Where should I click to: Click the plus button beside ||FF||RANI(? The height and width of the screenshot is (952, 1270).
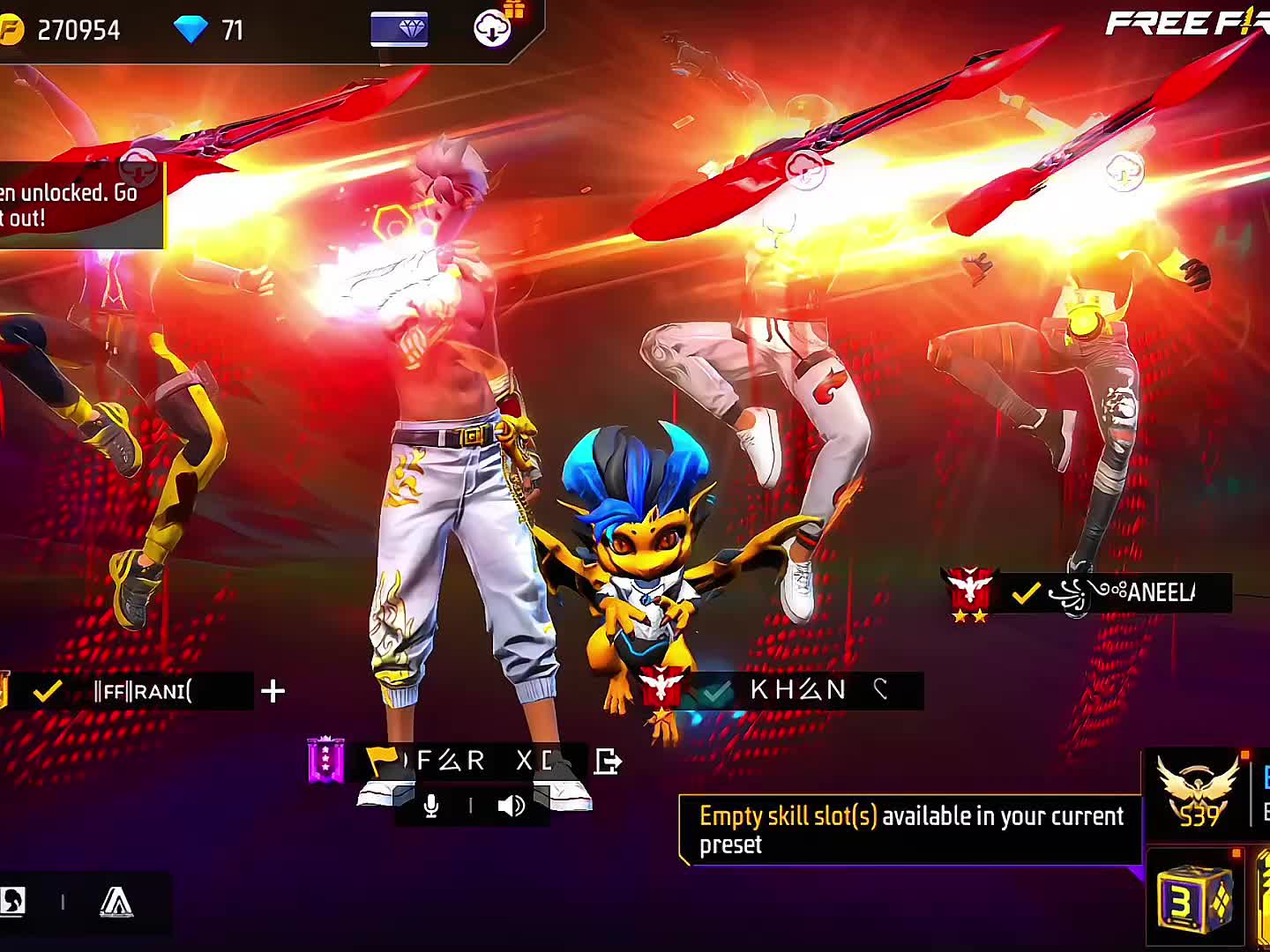273,691
